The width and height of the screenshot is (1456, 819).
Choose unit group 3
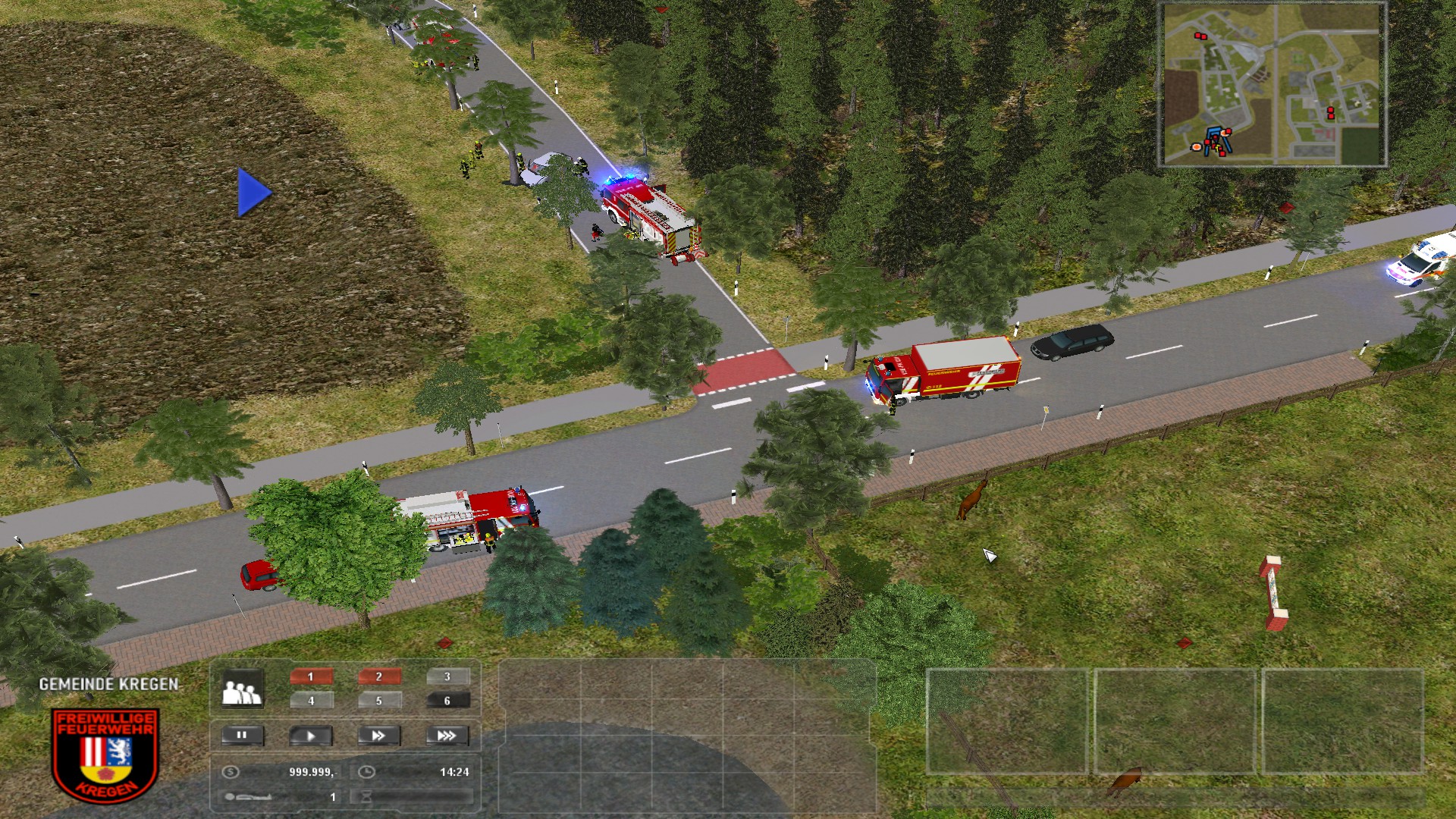[447, 676]
